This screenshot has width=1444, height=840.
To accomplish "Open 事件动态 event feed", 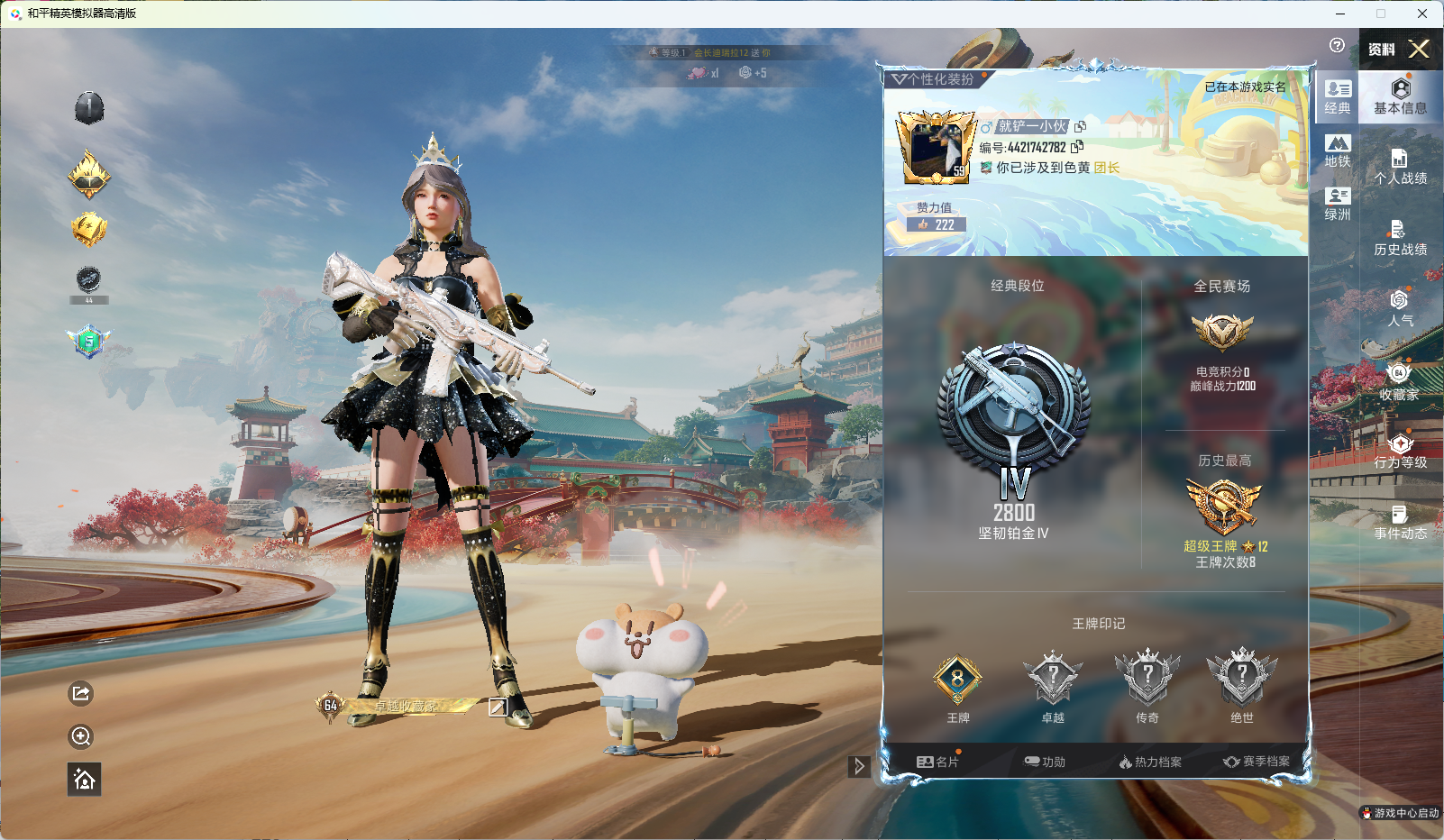I will (1400, 523).
